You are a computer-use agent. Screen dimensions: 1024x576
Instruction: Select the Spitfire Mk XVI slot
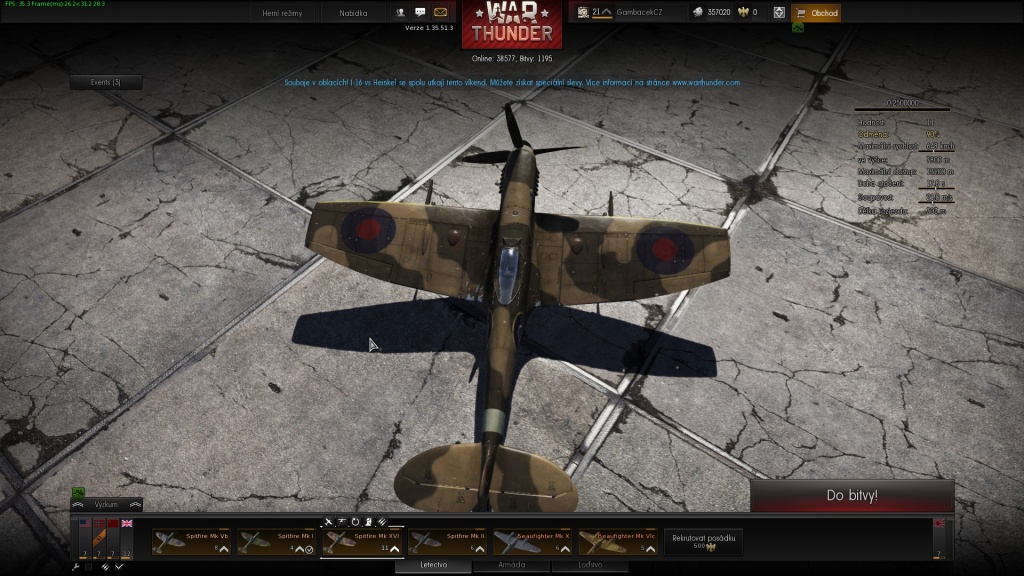point(362,541)
